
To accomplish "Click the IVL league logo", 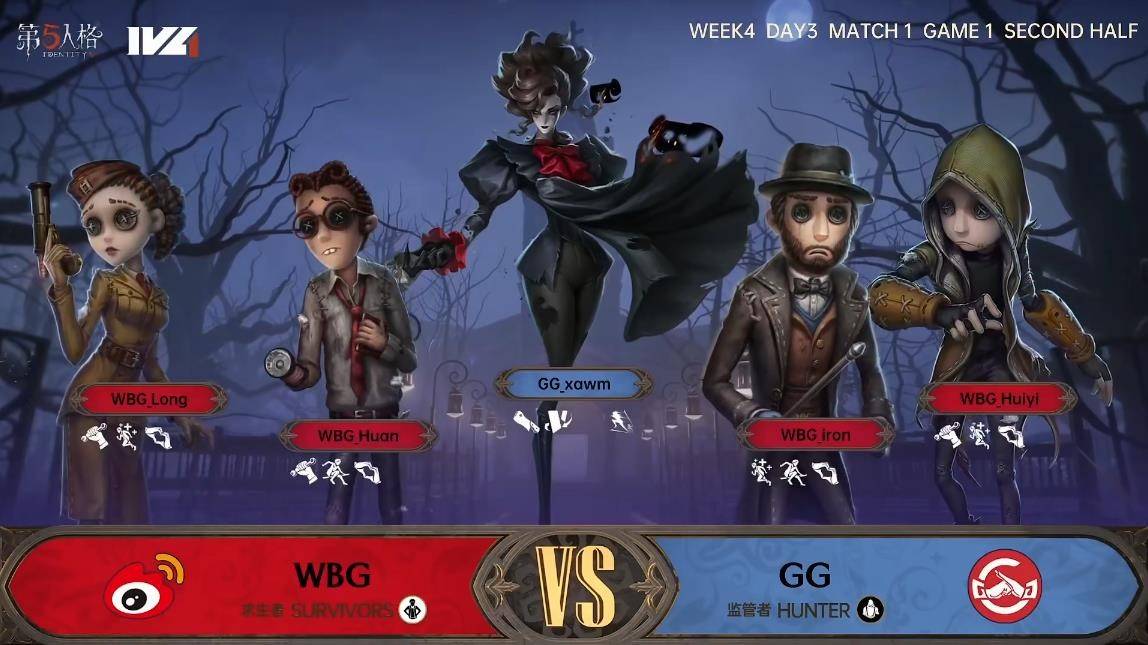I will click(x=163, y=41).
